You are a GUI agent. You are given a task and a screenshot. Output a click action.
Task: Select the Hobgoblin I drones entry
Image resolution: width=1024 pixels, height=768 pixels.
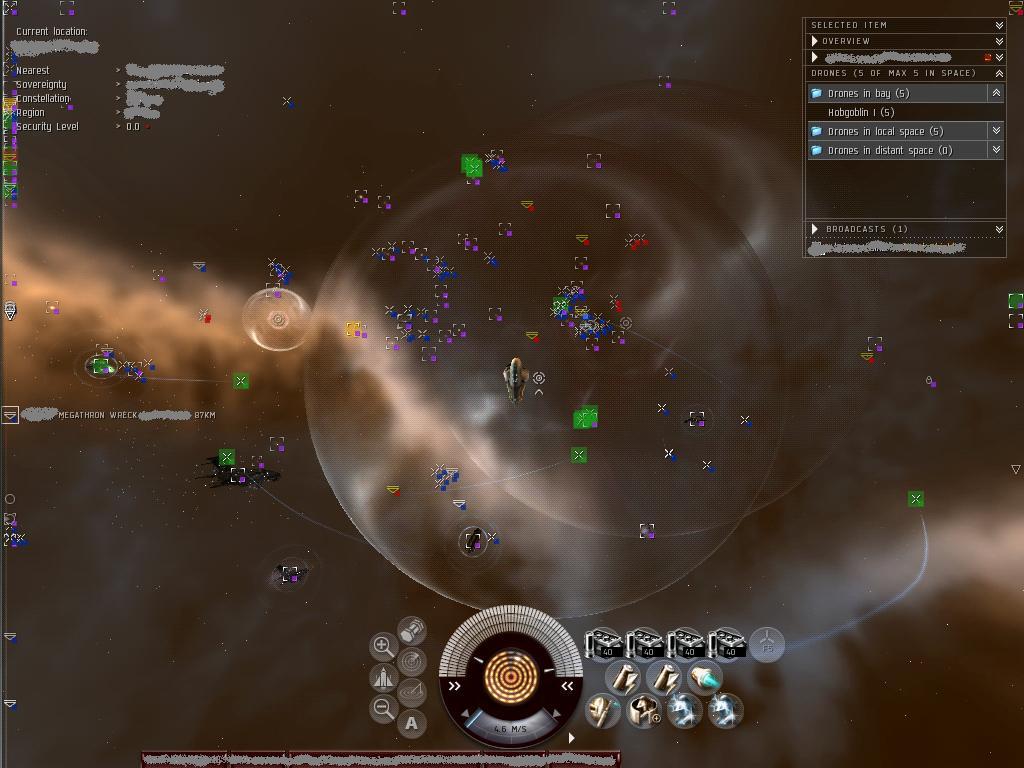(860, 112)
